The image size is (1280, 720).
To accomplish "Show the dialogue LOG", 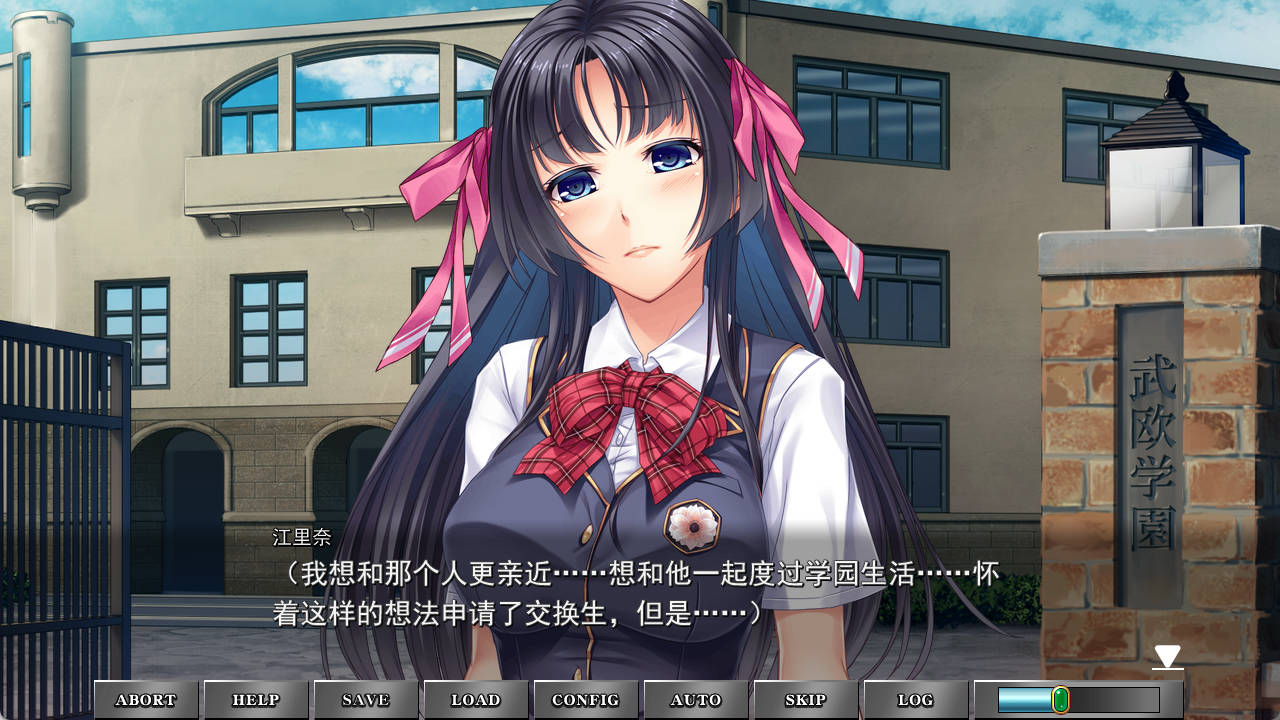I will [x=916, y=700].
